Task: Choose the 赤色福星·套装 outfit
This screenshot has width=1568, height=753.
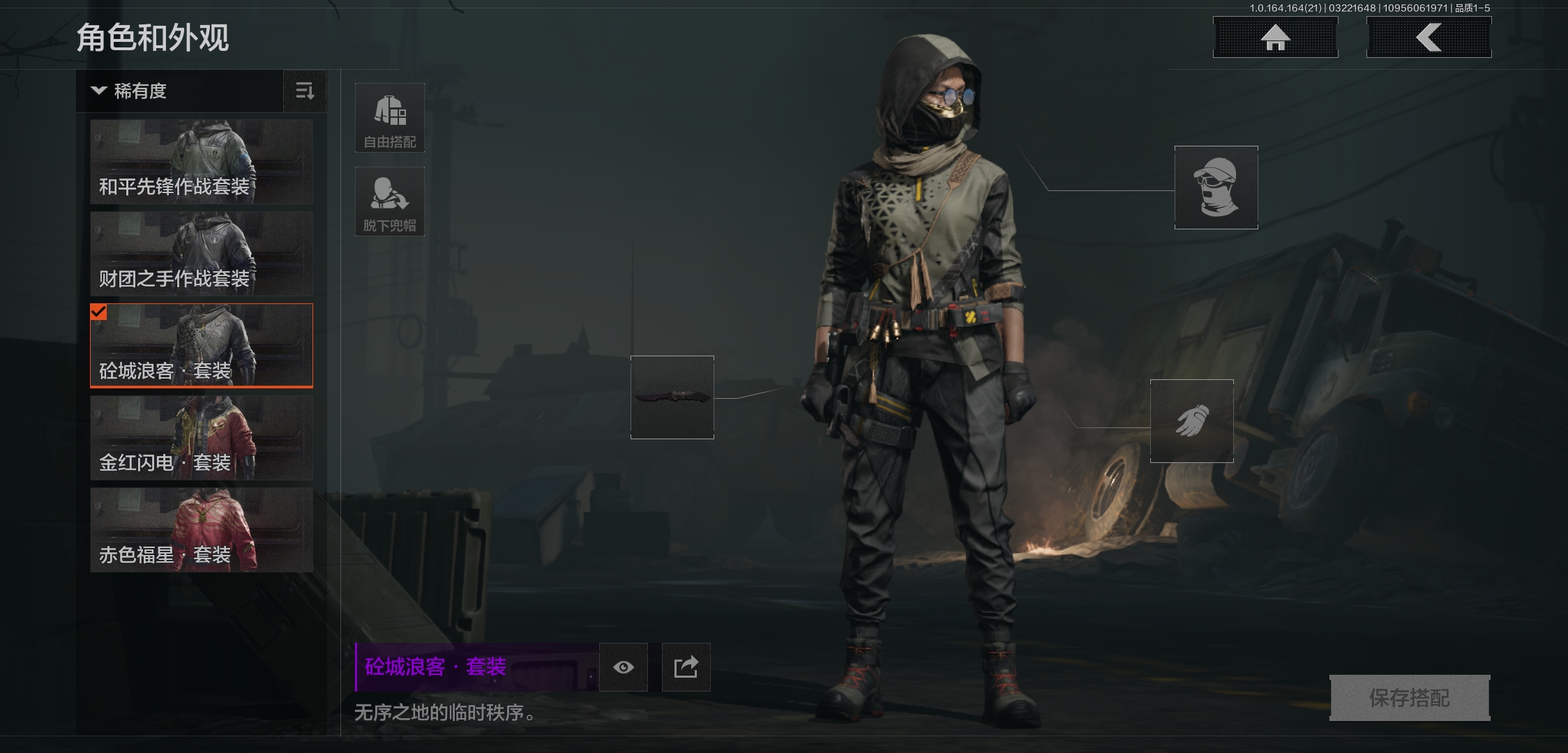Action: tap(202, 530)
